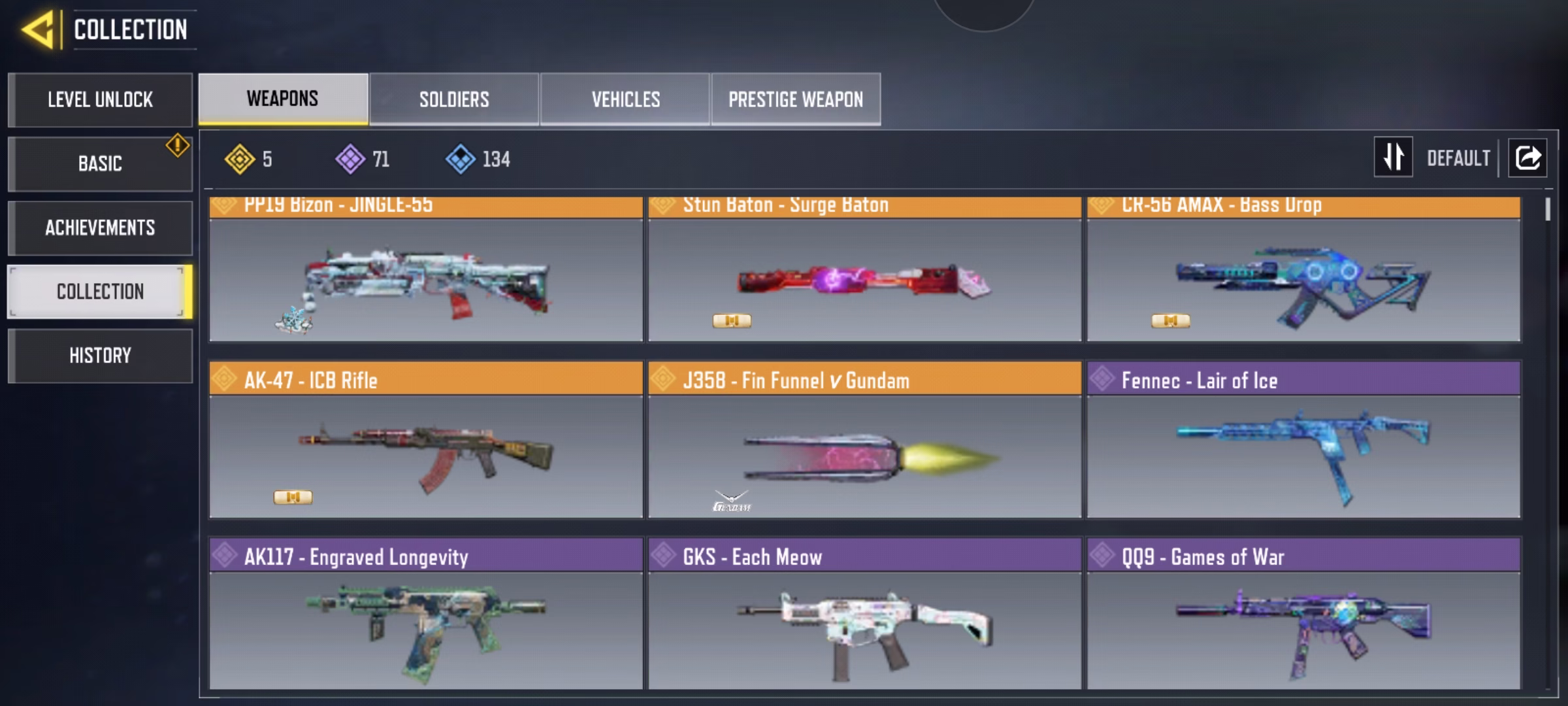Viewport: 1568px width, 706px height.
Task: Open the Achievements section
Action: click(100, 227)
